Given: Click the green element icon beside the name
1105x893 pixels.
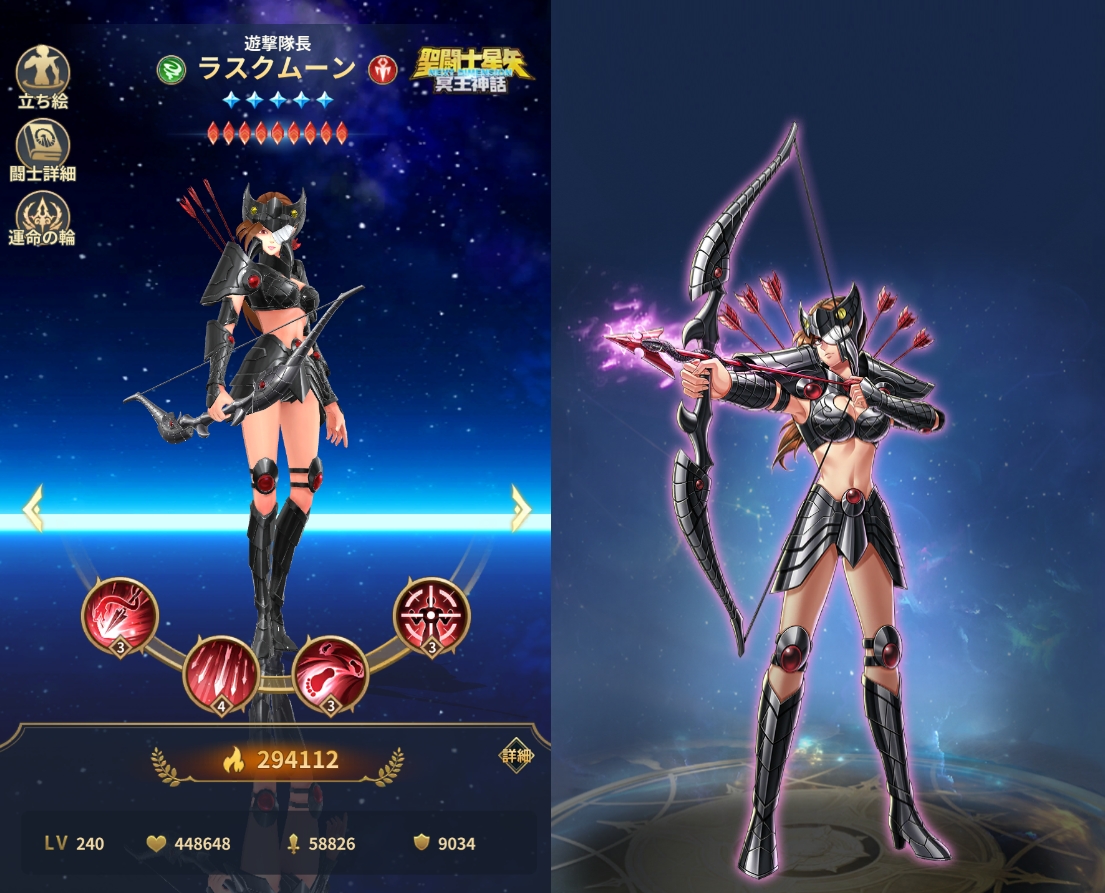Looking at the screenshot, I should 171,69.
